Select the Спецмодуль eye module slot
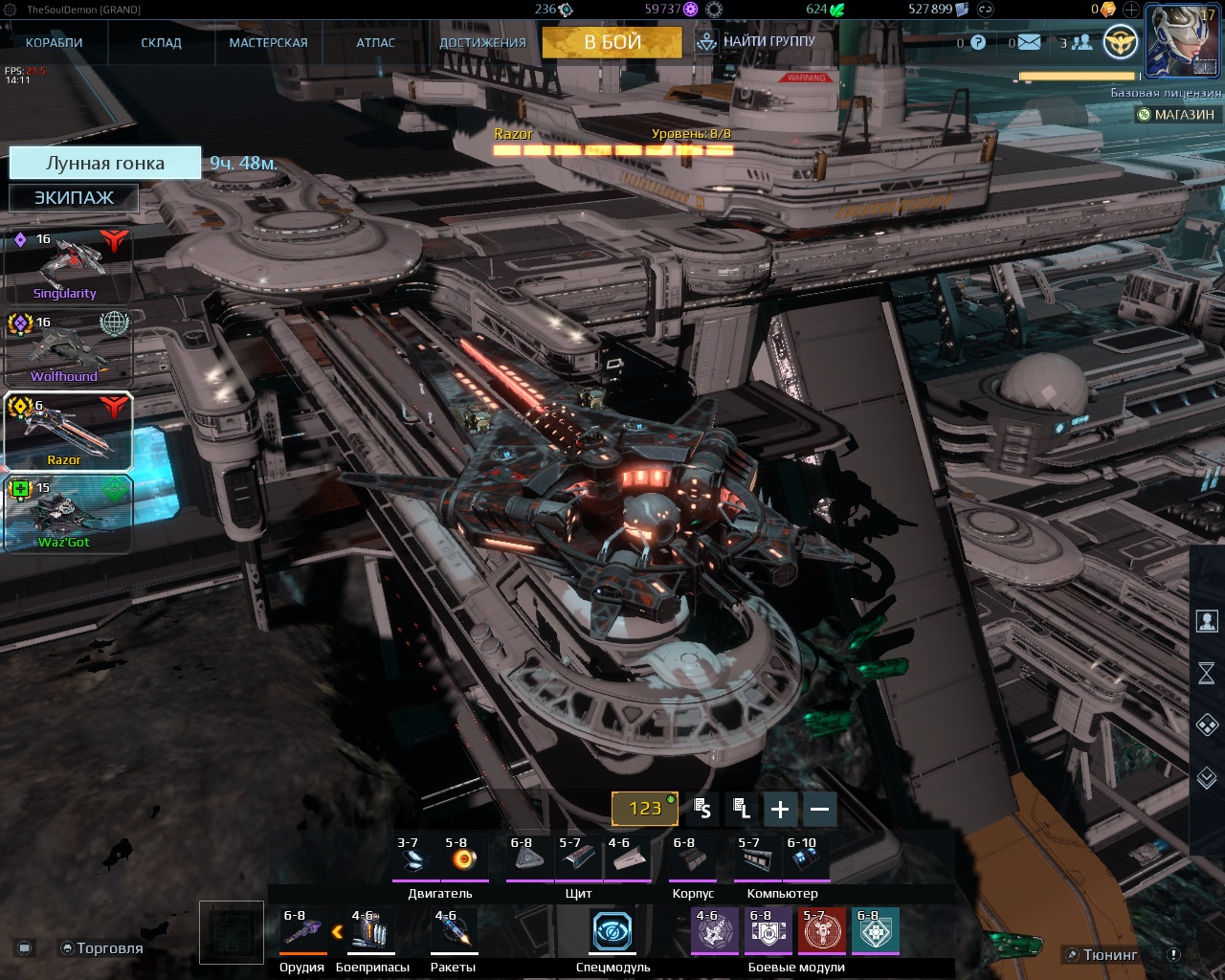This screenshot has width=1225, height=980. point(612,930)
